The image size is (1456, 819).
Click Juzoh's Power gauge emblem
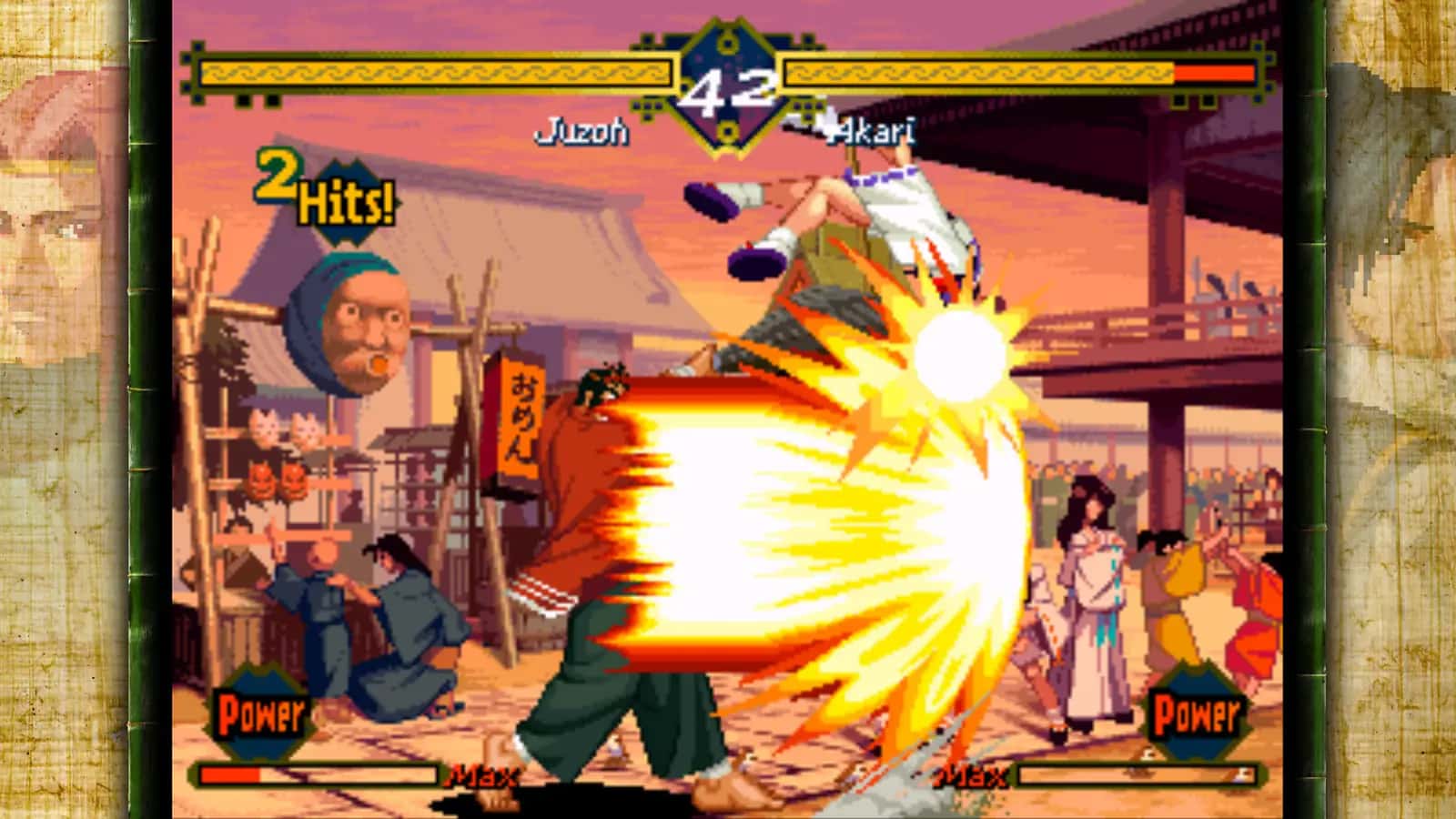click(259, 710)
